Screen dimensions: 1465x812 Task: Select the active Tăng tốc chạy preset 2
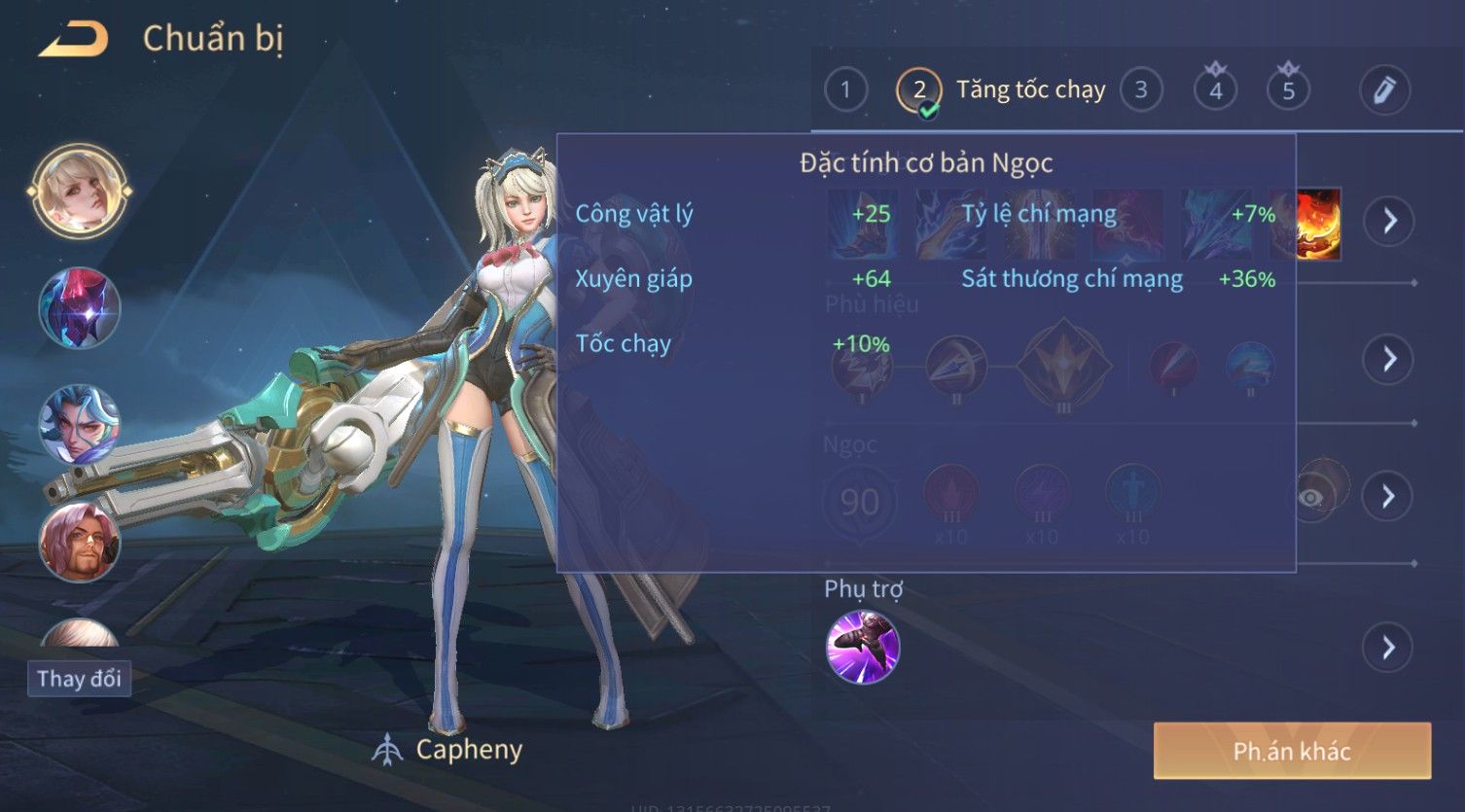point(919,90)
